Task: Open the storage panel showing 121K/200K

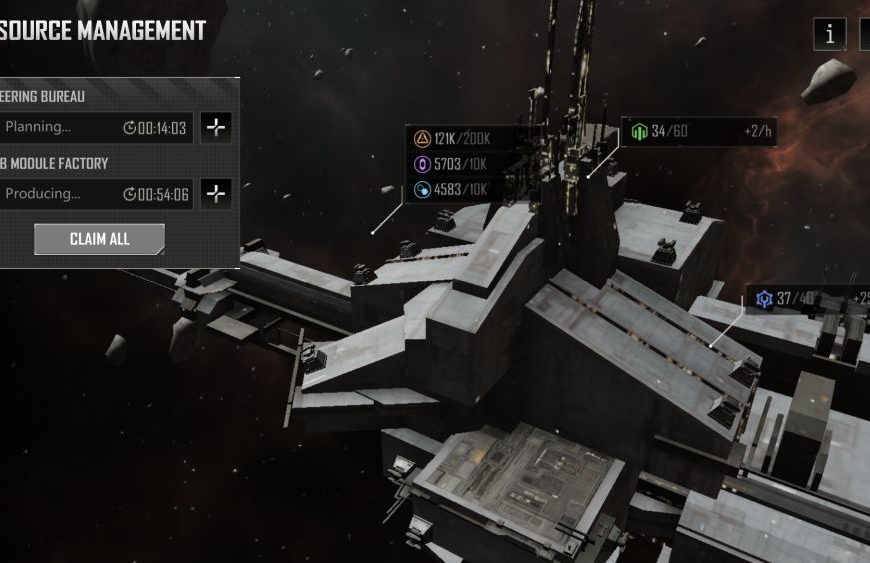Action: pyautogui.click(x=462, y=164)
